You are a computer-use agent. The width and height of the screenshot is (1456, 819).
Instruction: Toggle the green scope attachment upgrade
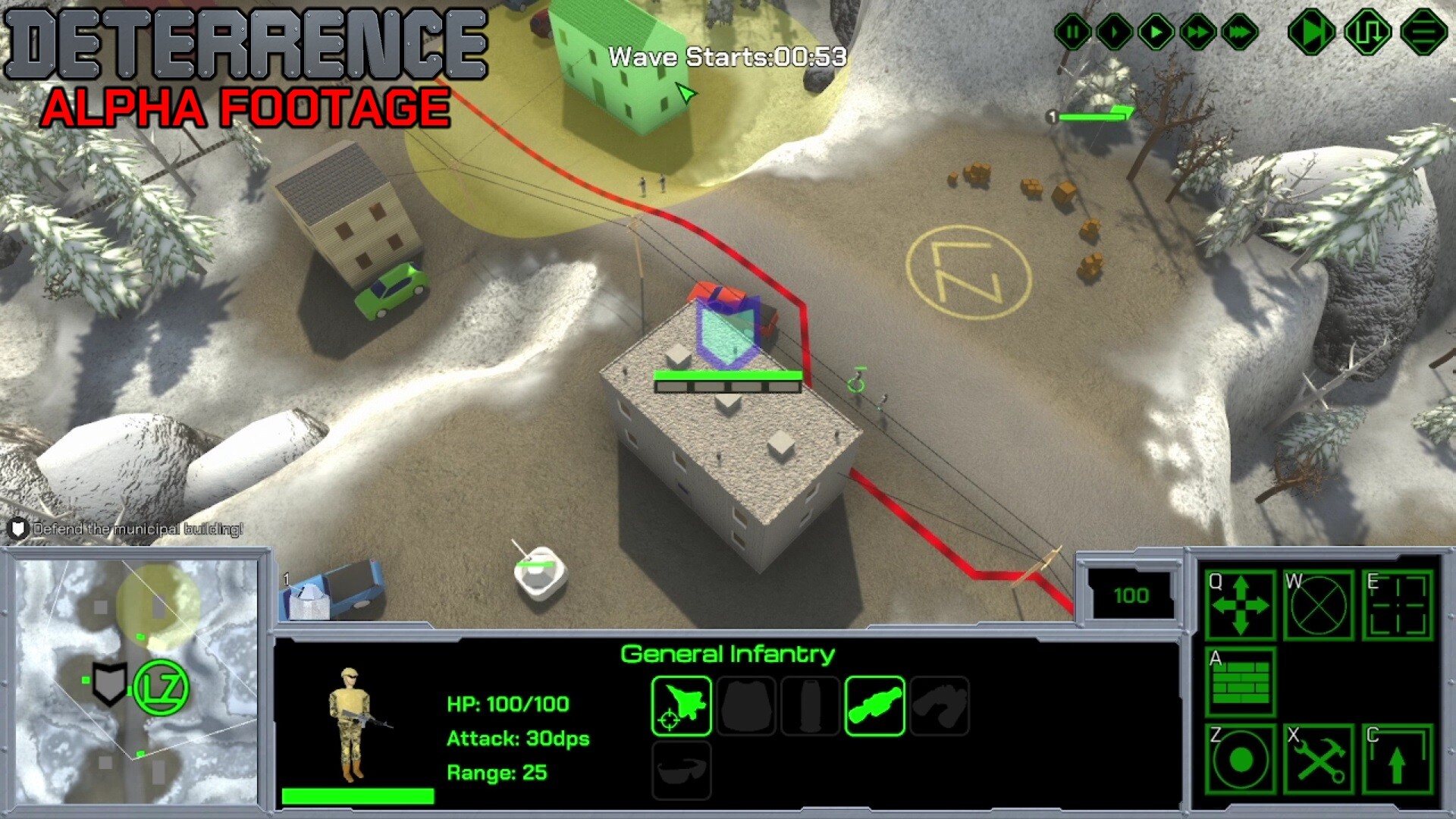(x=876, y=705)
